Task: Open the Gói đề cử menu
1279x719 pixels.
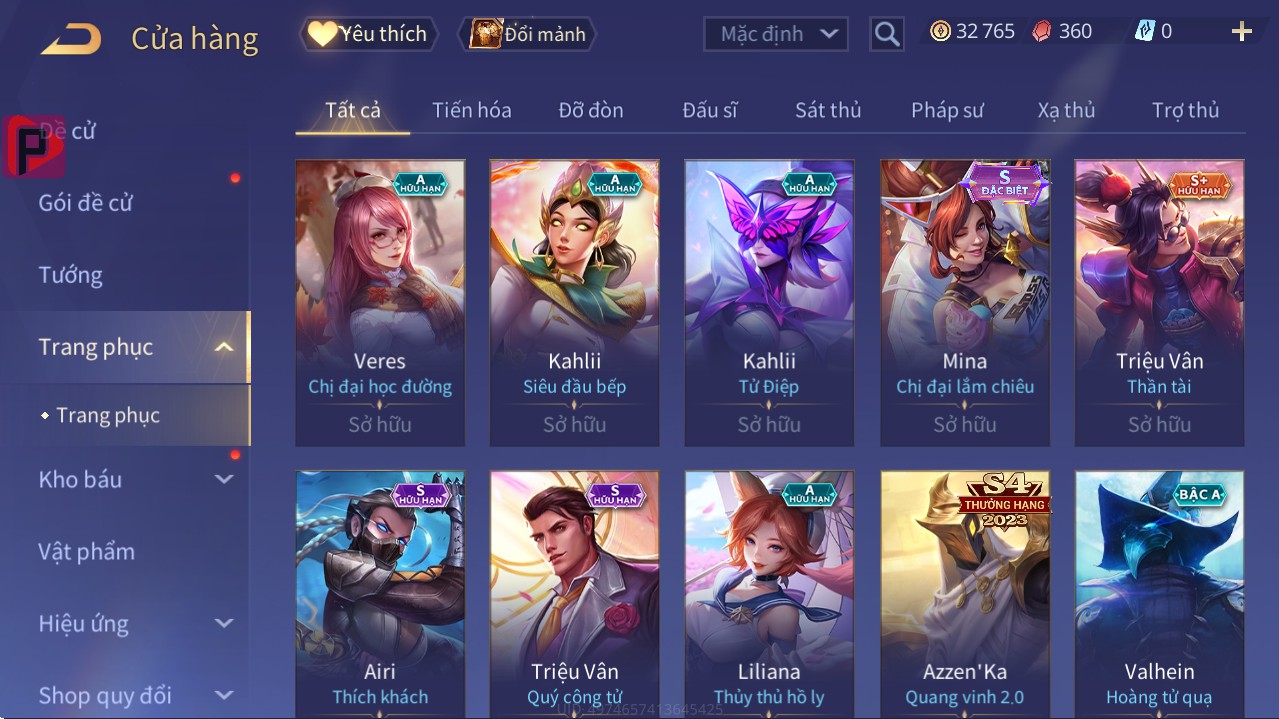Action: [86, 203]
